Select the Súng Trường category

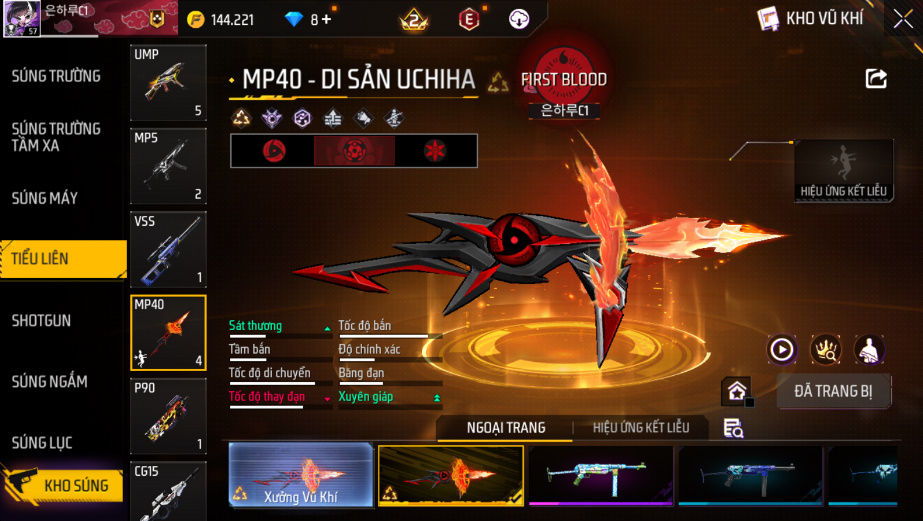(56, 76)
